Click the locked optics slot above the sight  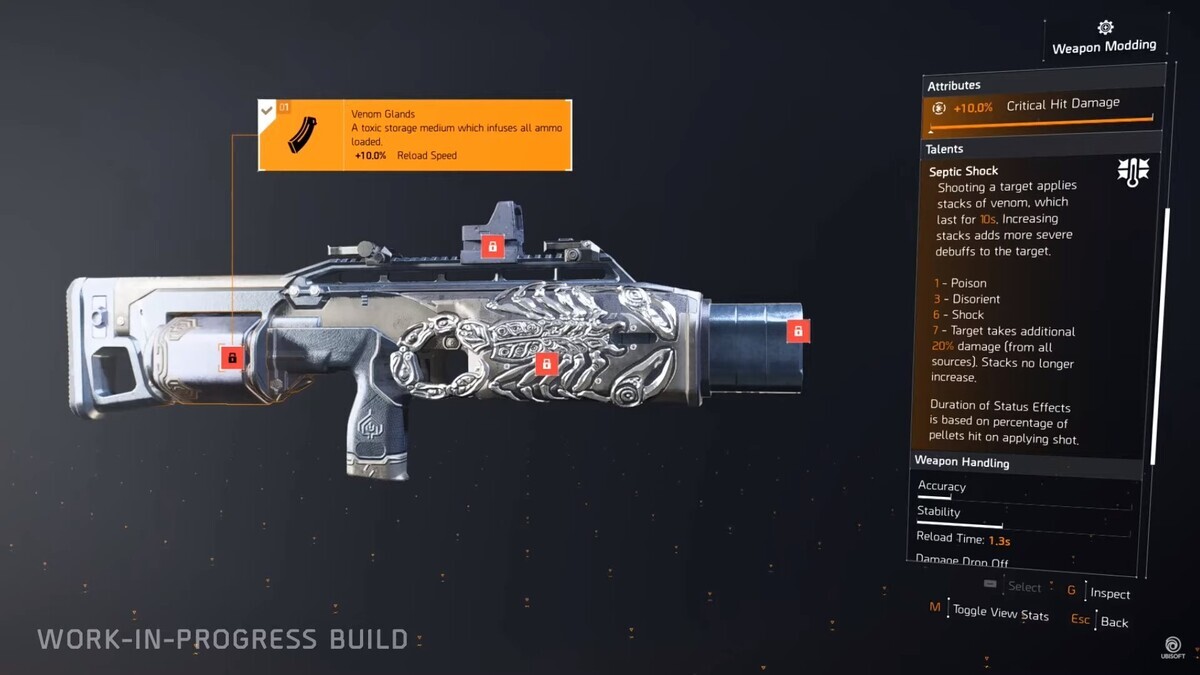point(491,245)
